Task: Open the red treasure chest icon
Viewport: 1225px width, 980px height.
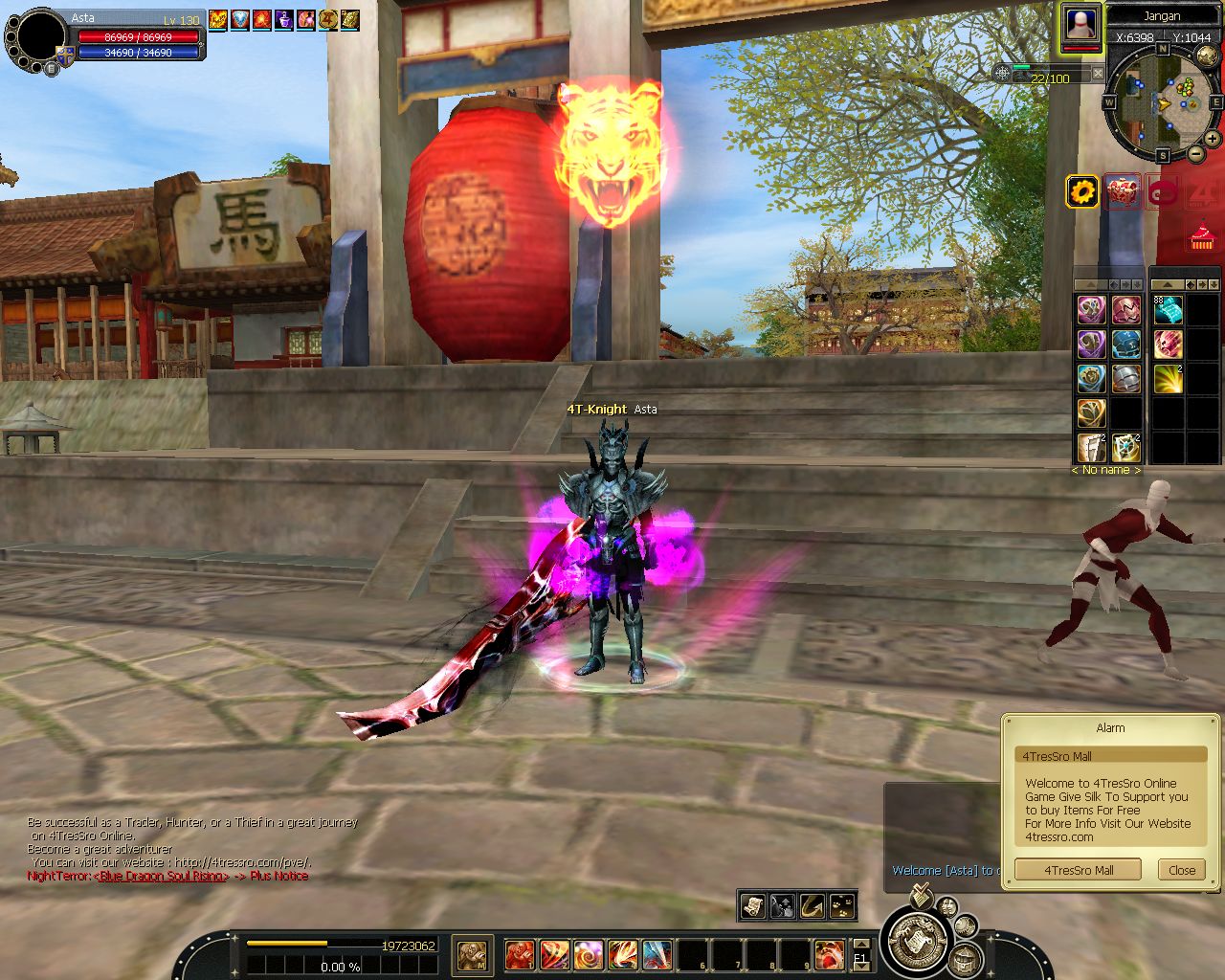Action: (x=1122, y=192)
